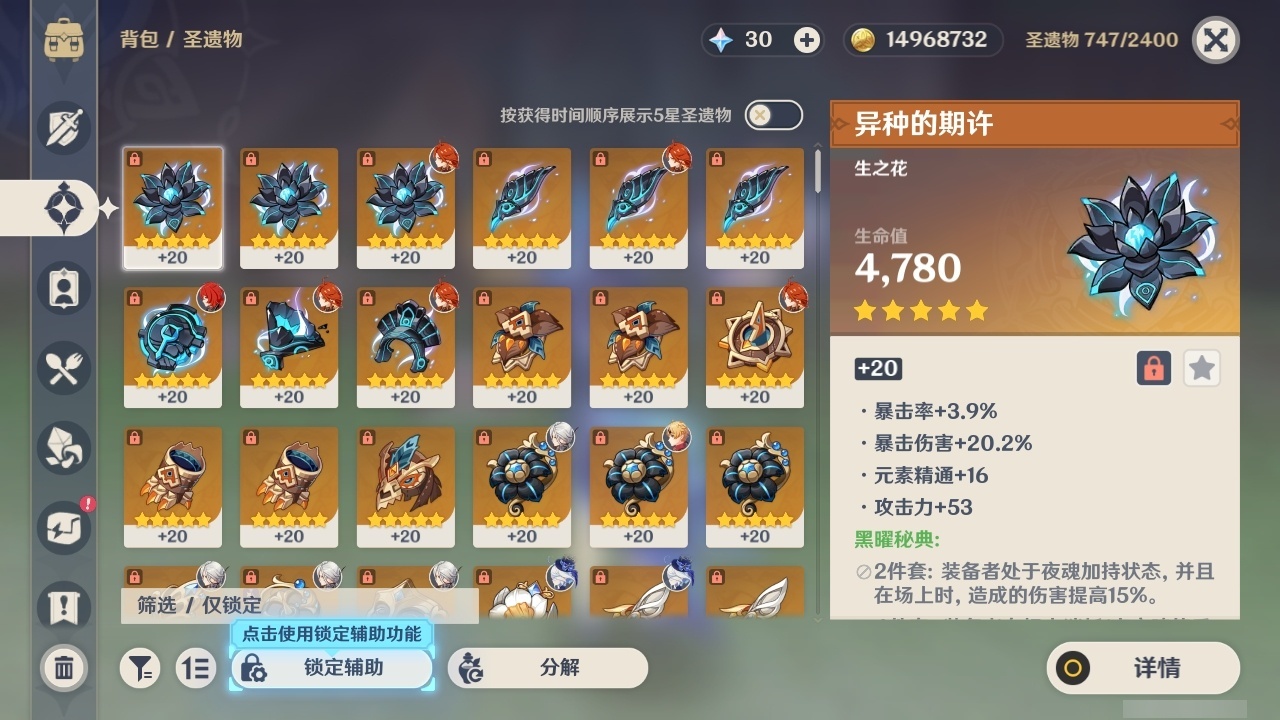Open the character outfit tab in sidebar
Viewport: 1280px width, 720px height.
pos(62,288)
